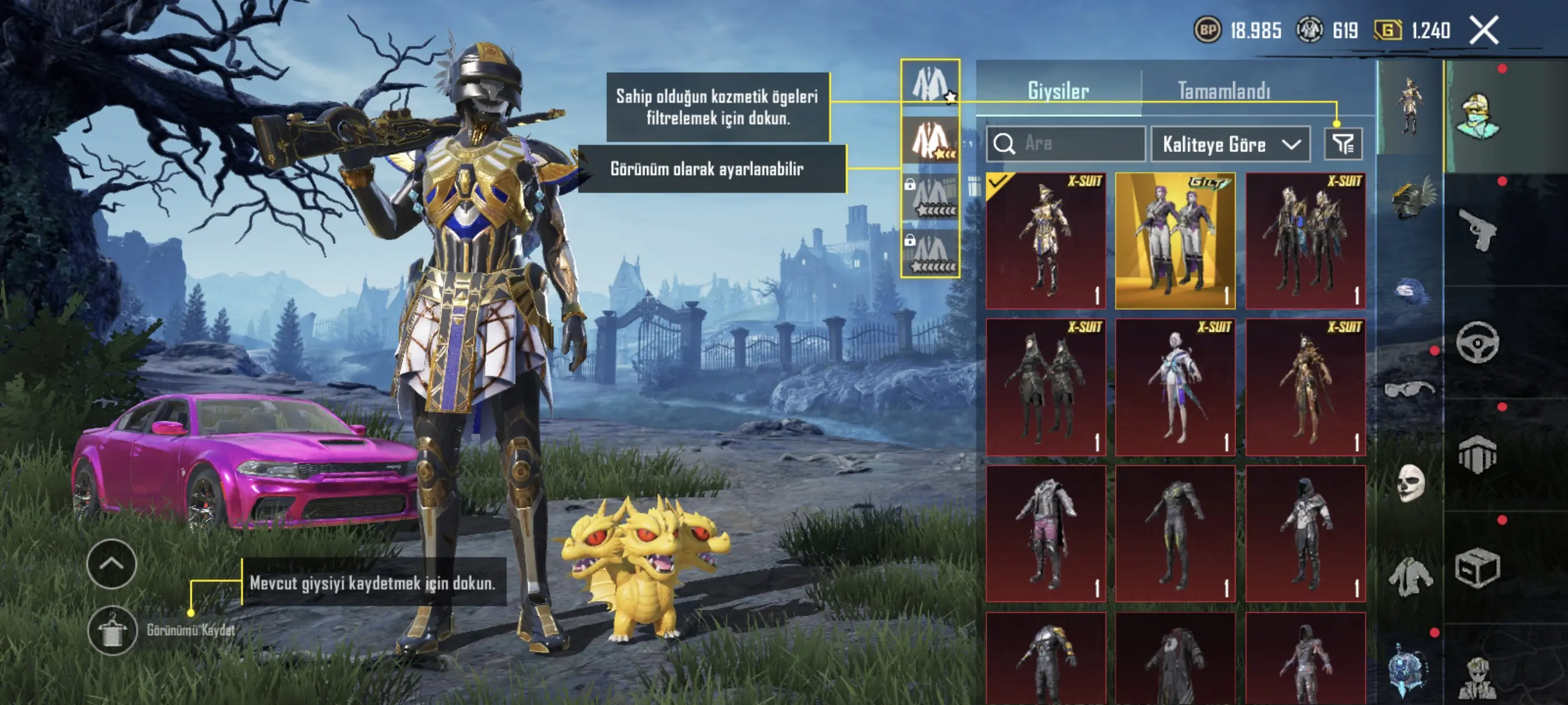Open the cosmetic filter funnel button
The width and height of the screenshot is (1568, 705).
click(x=1343, y=144)
